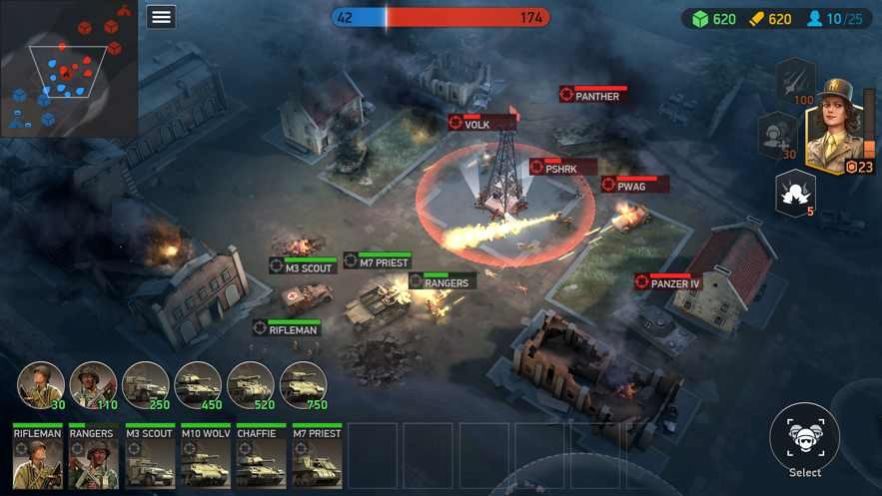Screen dimensions: 882x496
Task: Build the M3 Scout costing 250
Action: tap(145, 384)
